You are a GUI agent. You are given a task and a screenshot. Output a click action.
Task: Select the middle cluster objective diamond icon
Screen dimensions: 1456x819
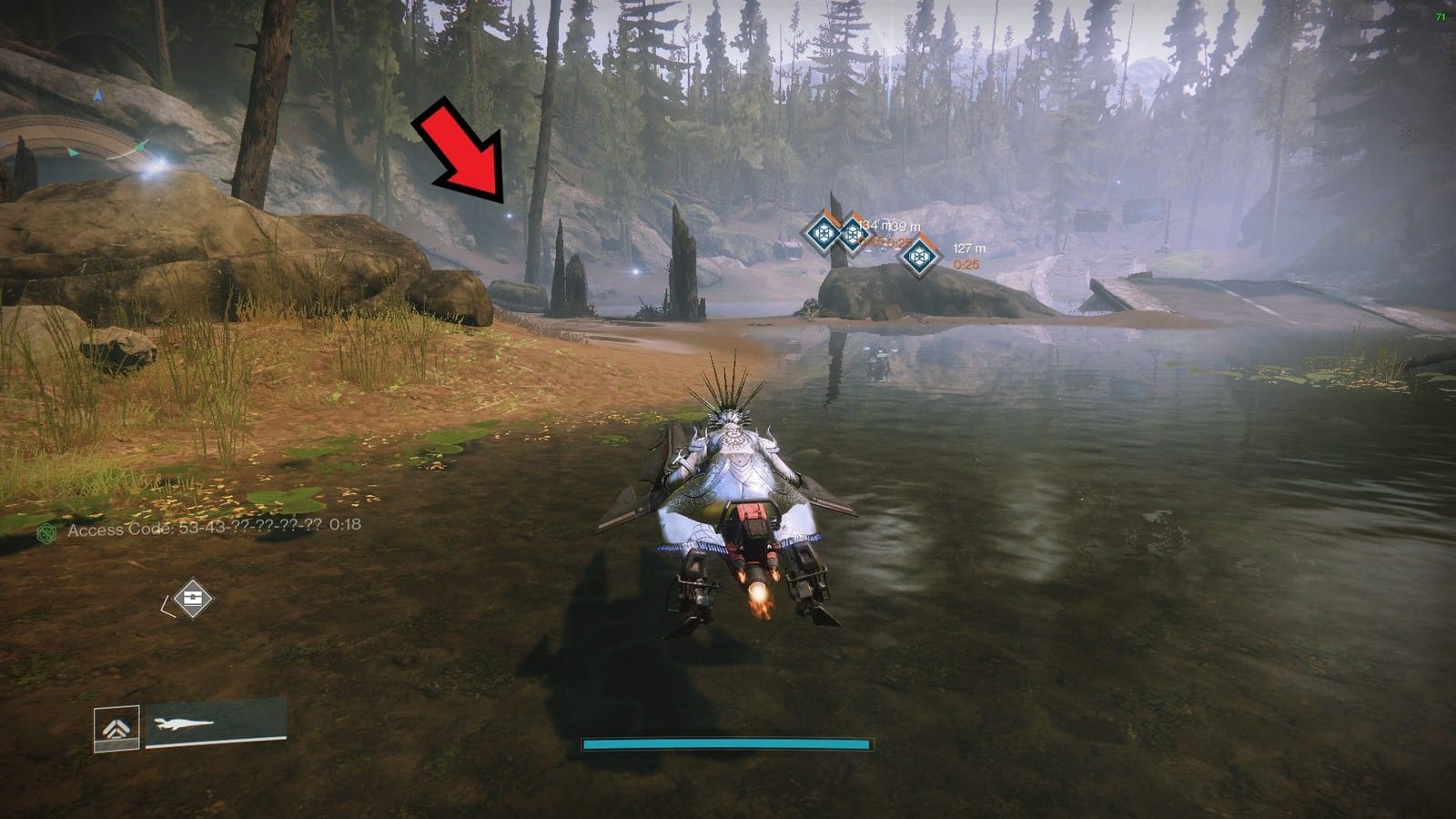click(x=854, y=235)
